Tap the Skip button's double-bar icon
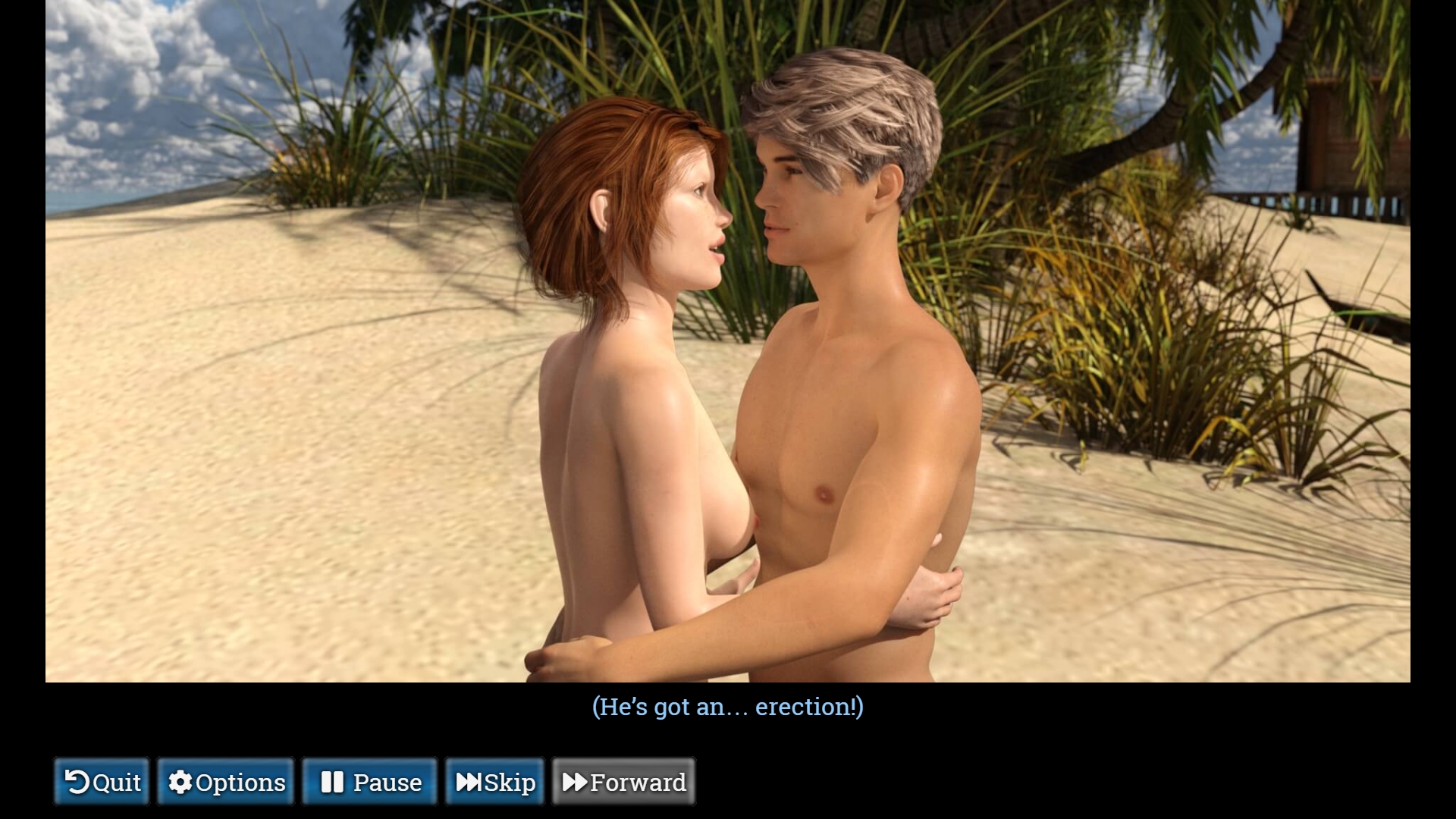 click(x=468, y=782)
